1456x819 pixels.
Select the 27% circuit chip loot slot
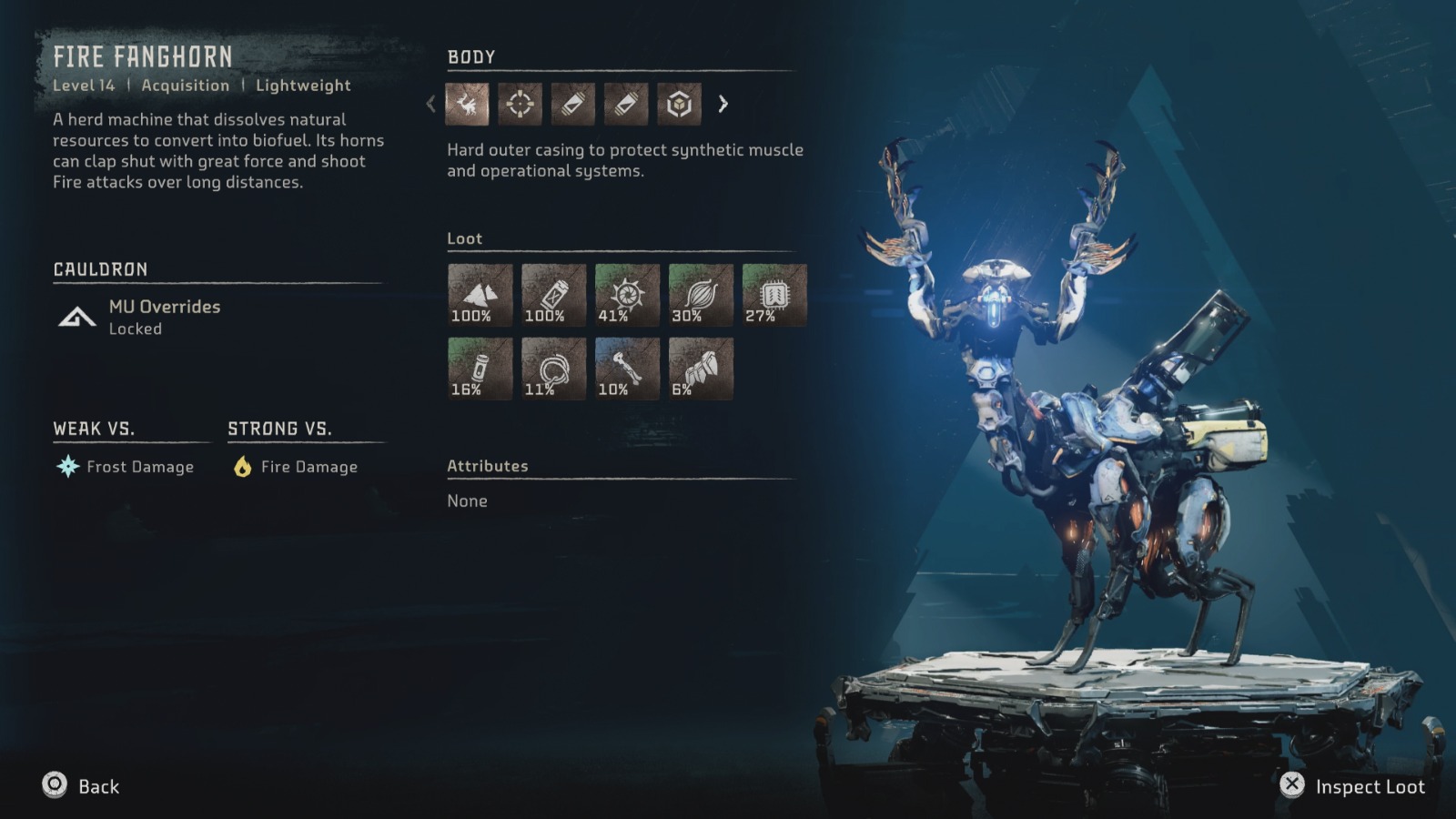click(774, 295)
